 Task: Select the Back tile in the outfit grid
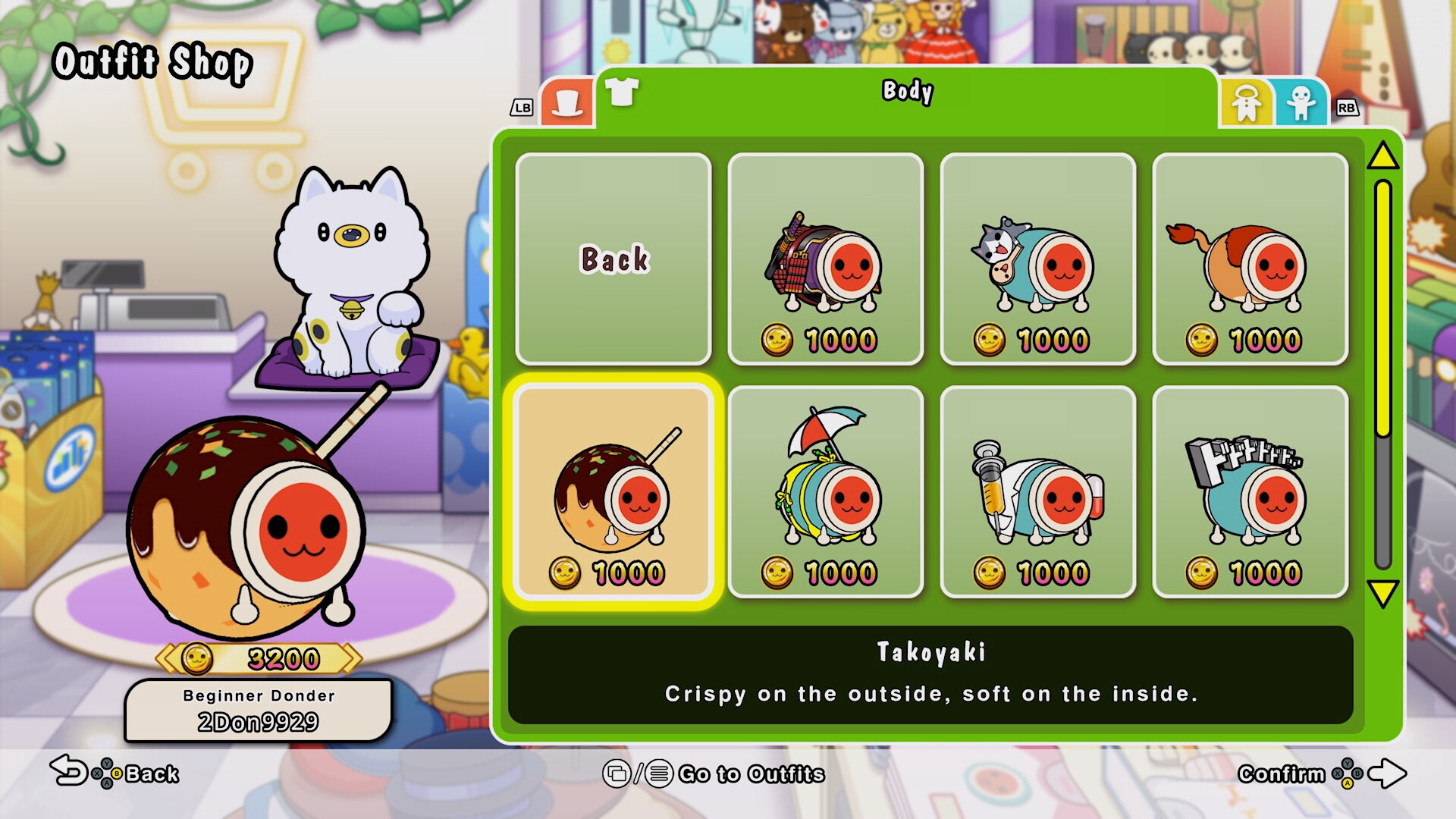[613, 259]
